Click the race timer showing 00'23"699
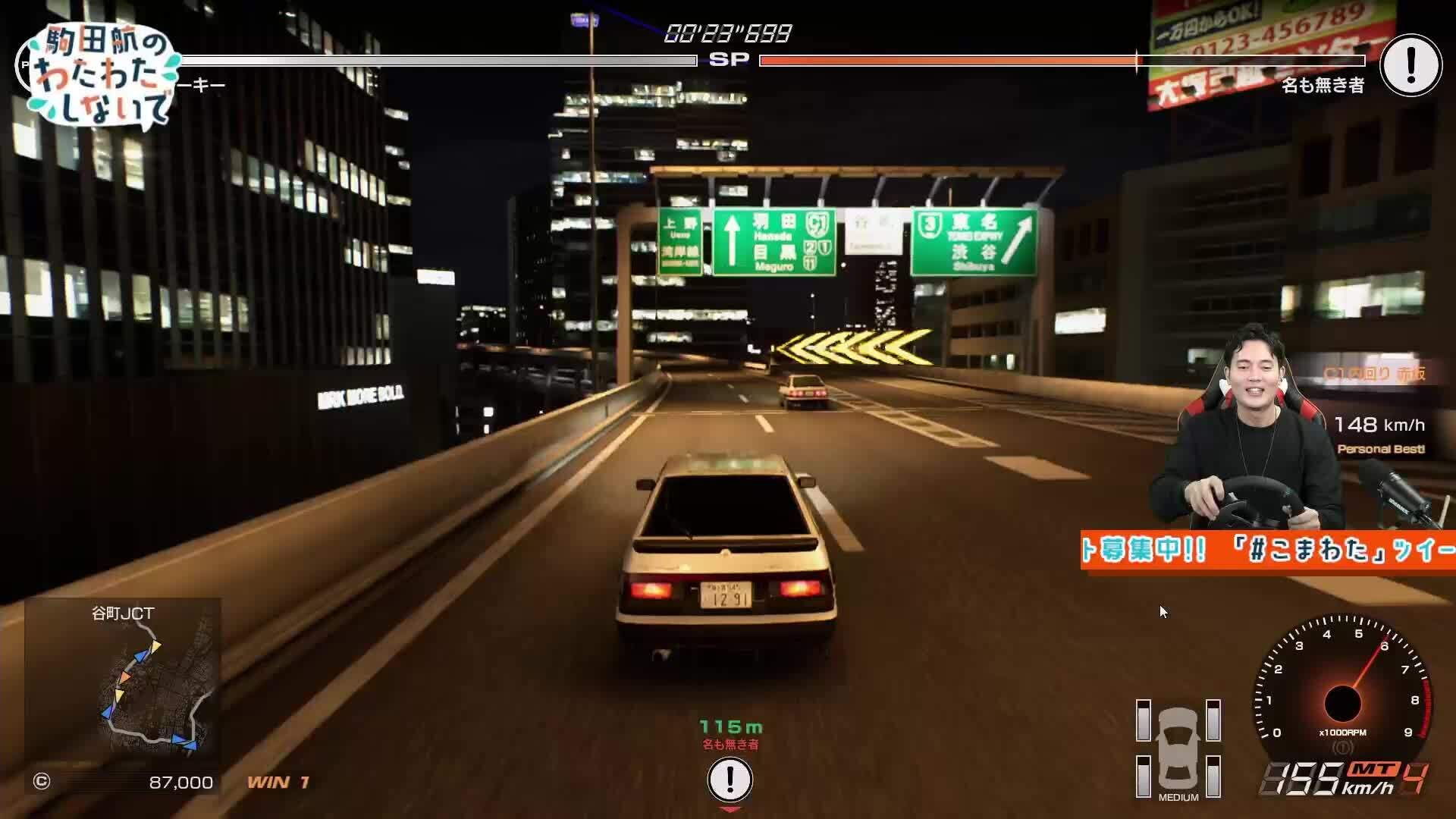 pyautogui.click(x=726, y=32)
